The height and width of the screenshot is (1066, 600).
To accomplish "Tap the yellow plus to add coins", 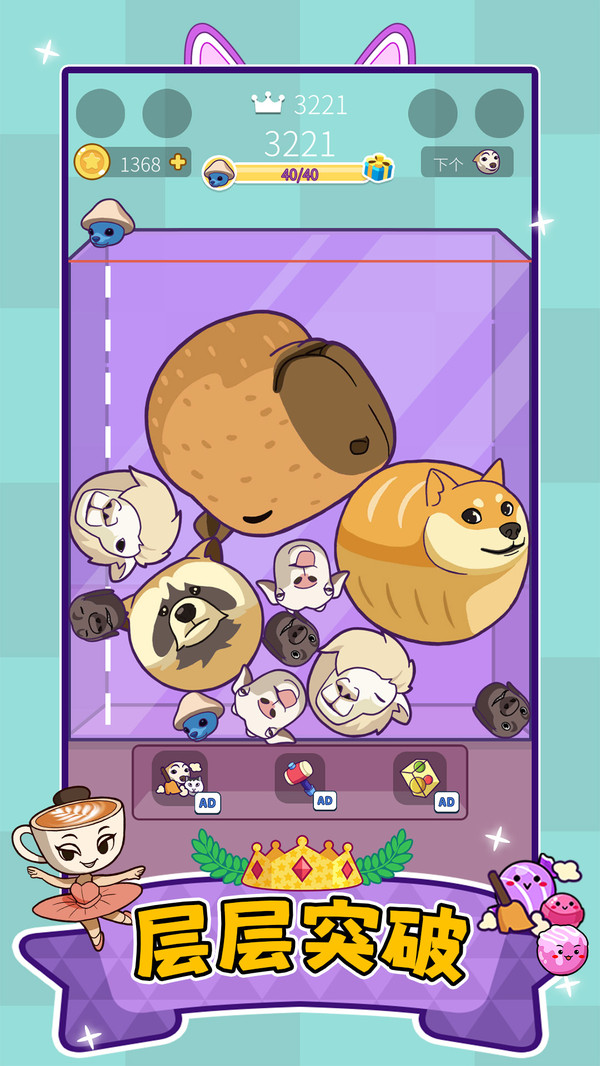I will click(178, 163).
